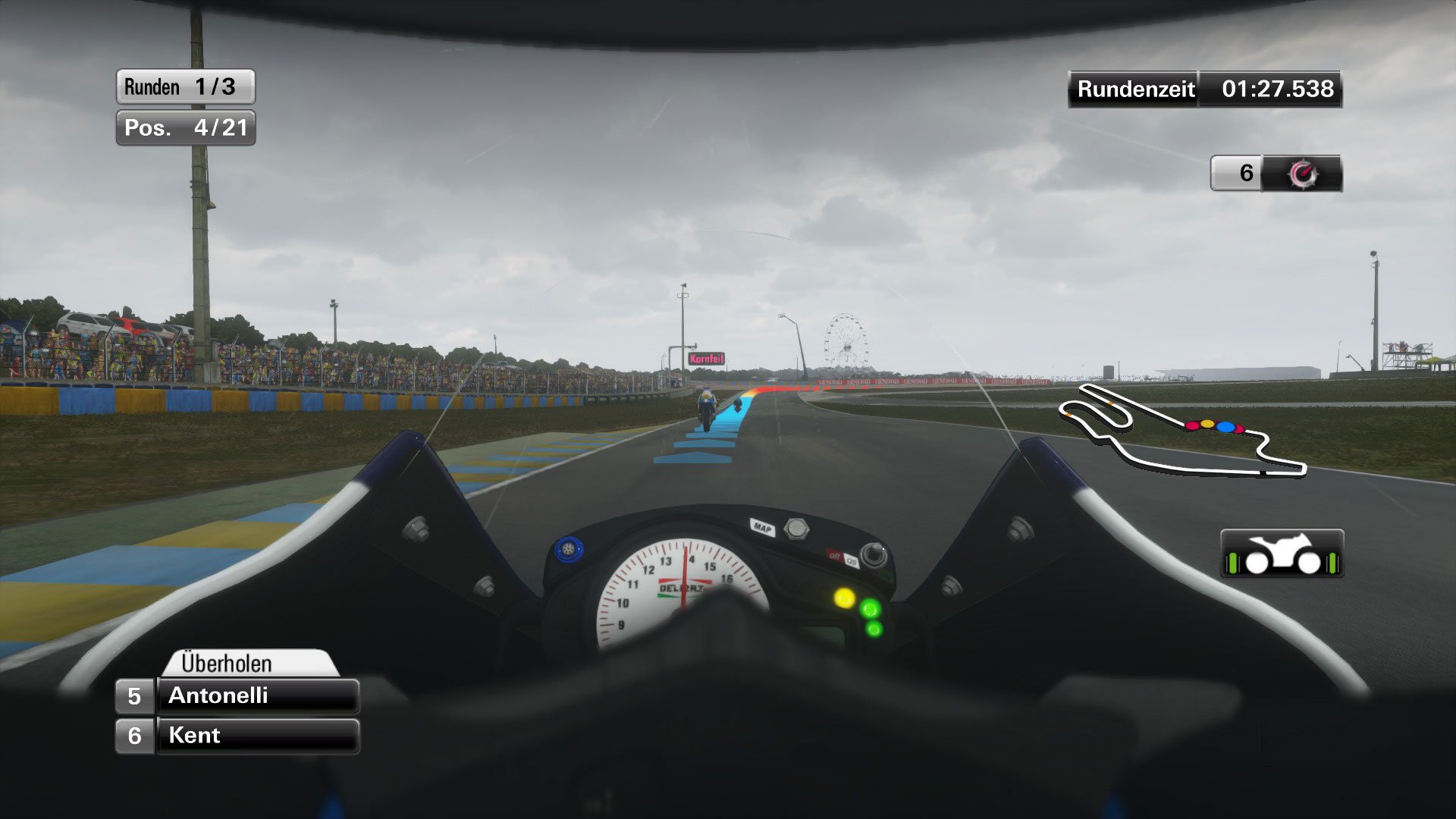Expand the Pos. 4/21 indicator
The image size is (1456, 819).
[184, 127]
